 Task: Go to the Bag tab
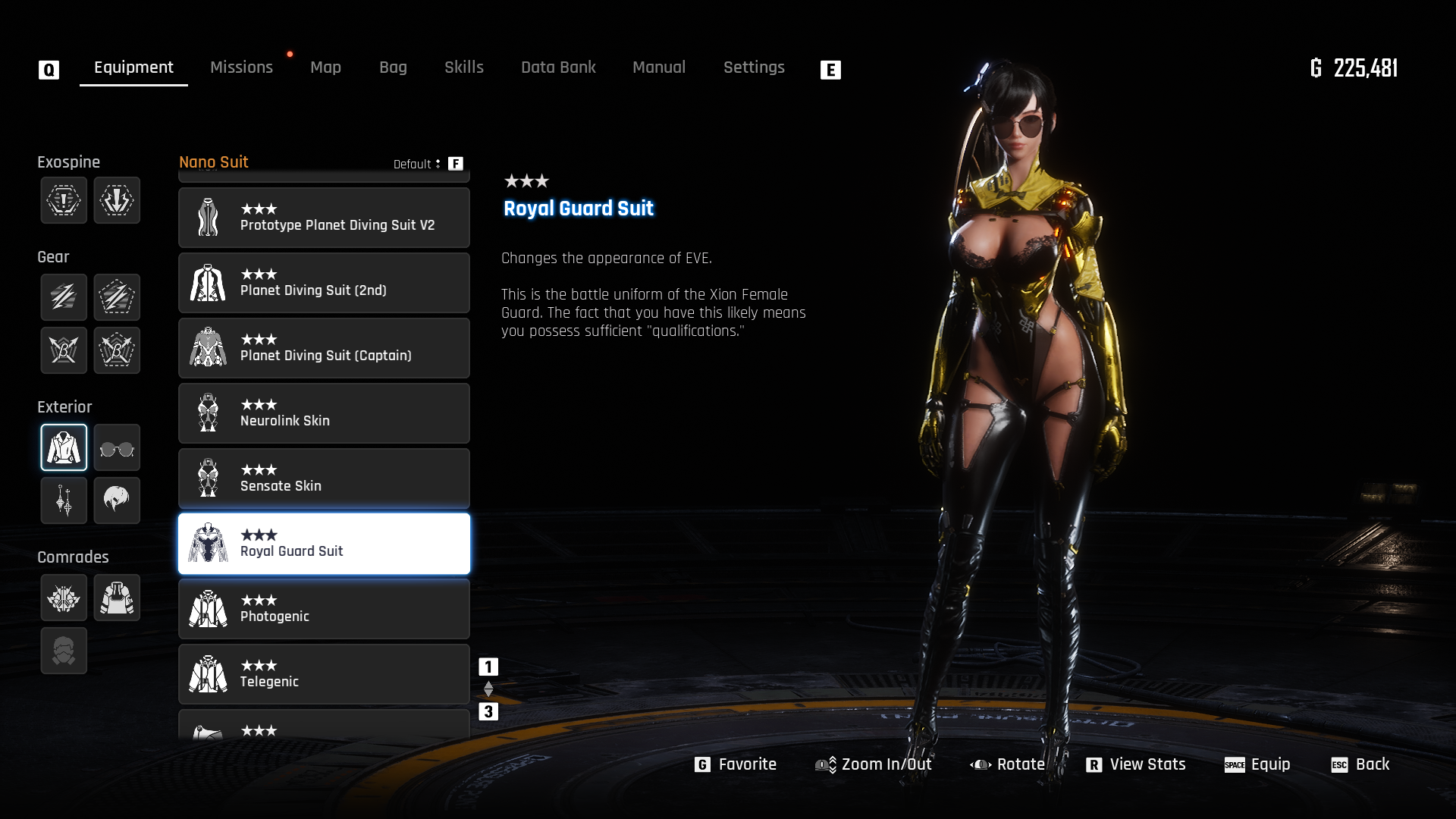point(393,67)
